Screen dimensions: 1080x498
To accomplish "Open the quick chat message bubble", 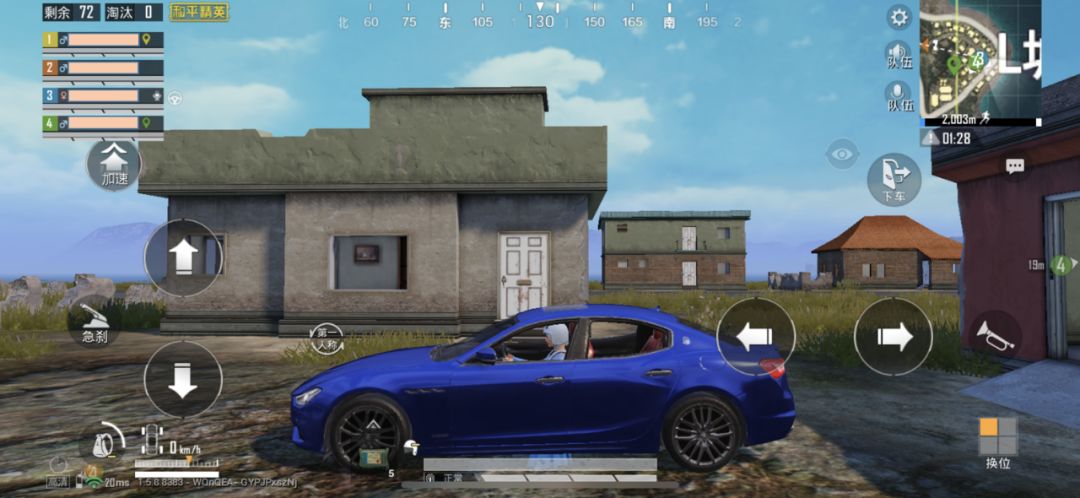I will coord(1015,167).
